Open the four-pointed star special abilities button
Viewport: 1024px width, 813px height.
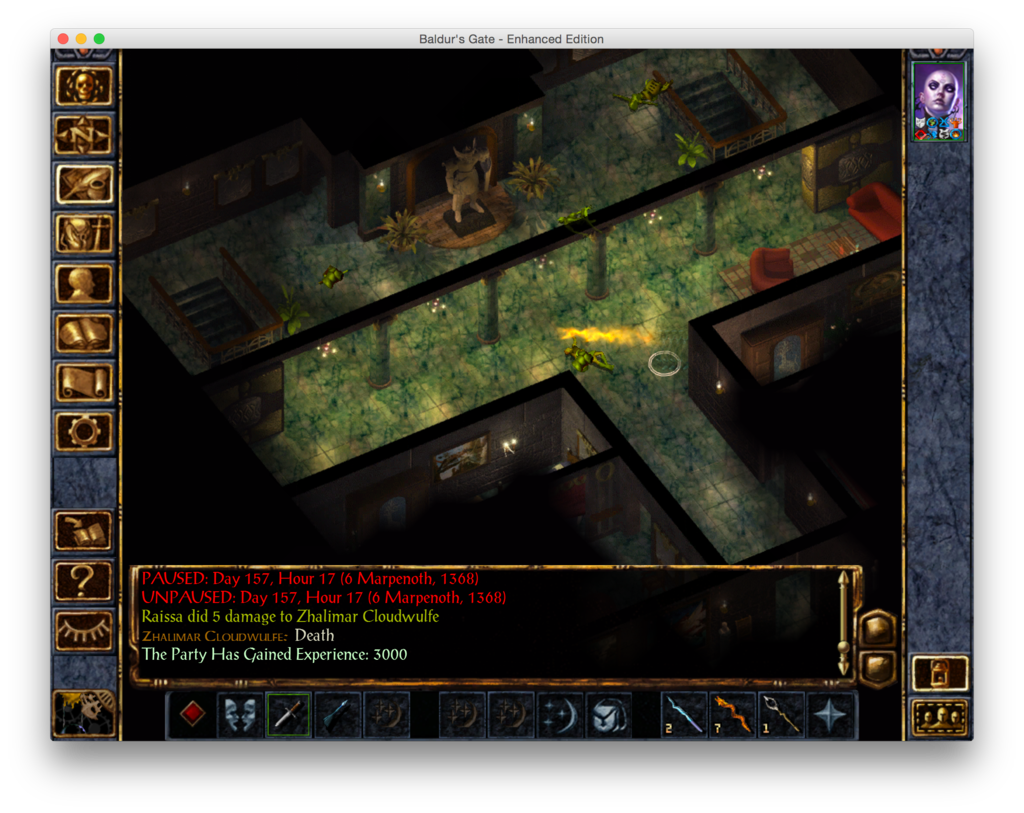click(831, 715)
